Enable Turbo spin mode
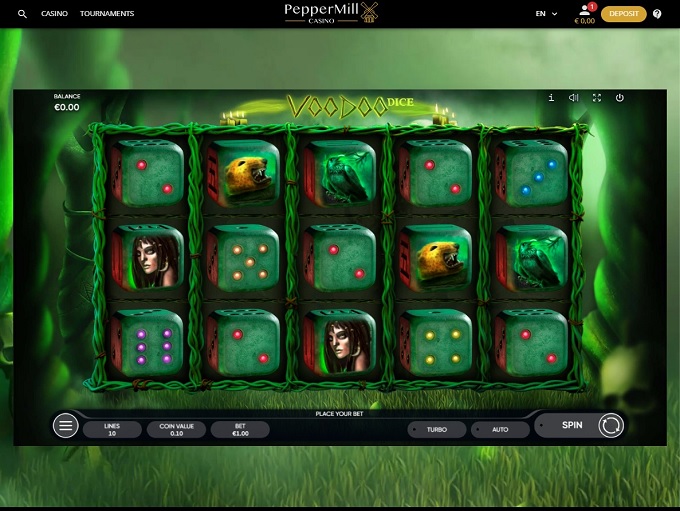The height and width of the screenshot is (511, 680). [x=437, y=429]
